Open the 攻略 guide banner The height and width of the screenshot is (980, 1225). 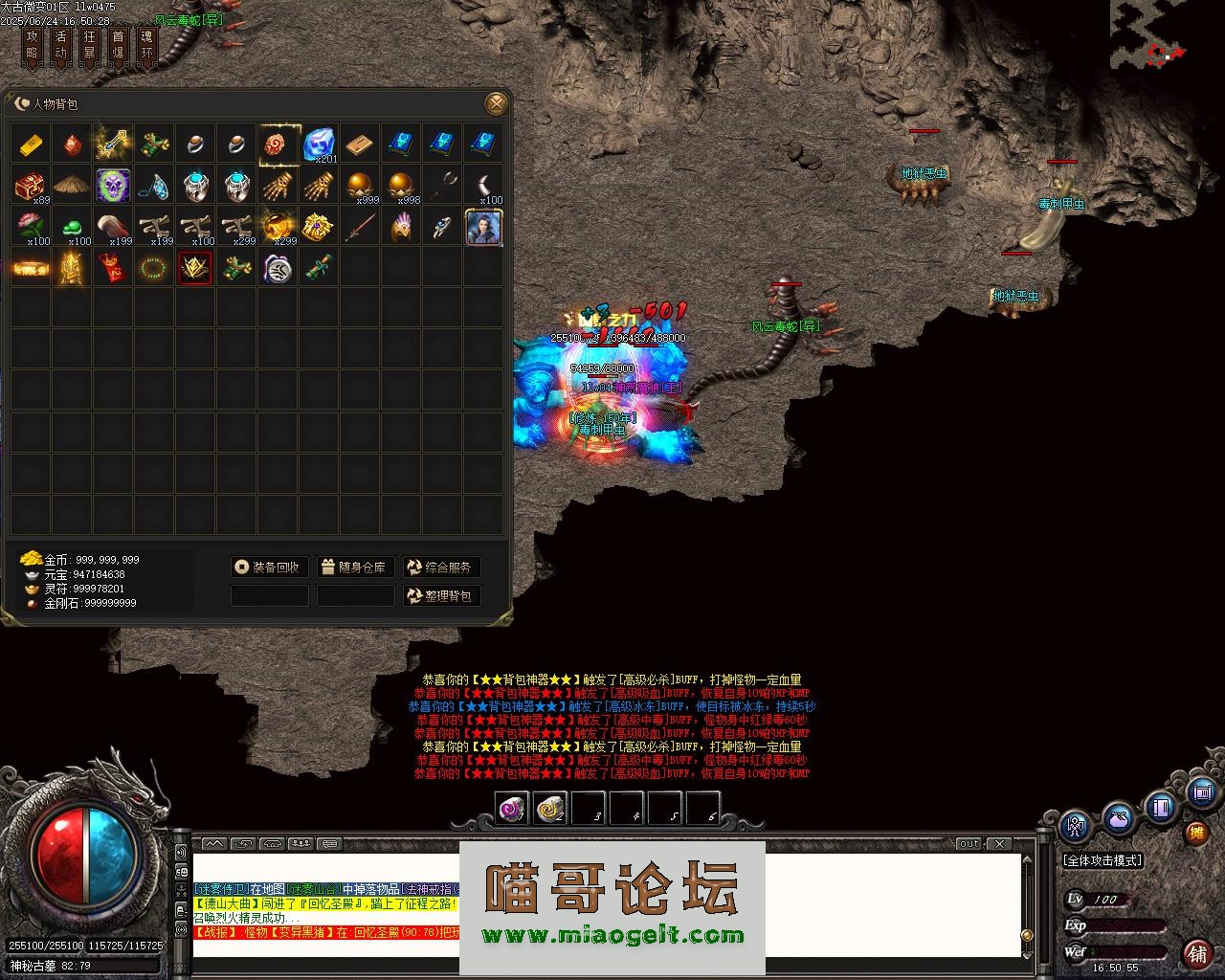(x=33, y=45)
